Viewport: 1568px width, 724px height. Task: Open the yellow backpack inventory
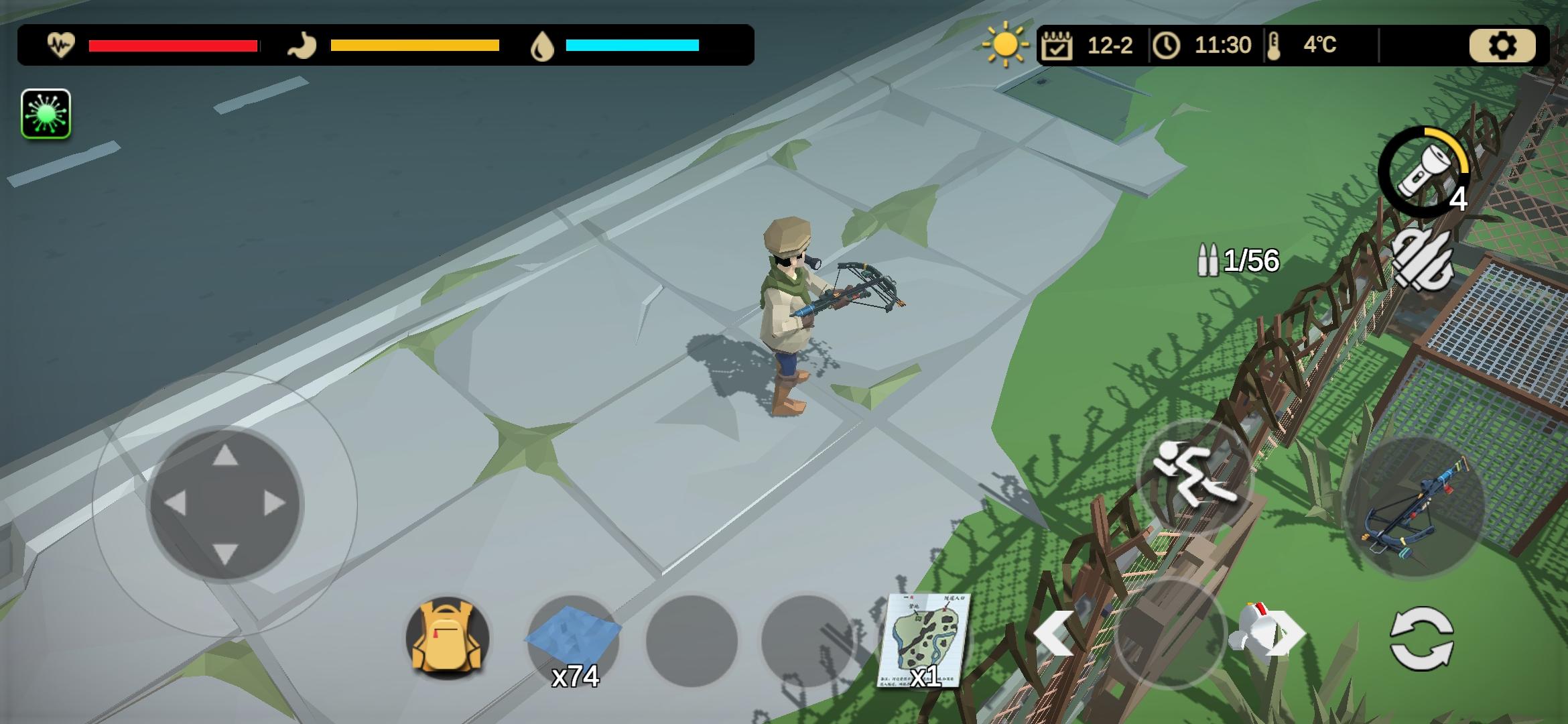pyautogui.click(x=448, y=637)
